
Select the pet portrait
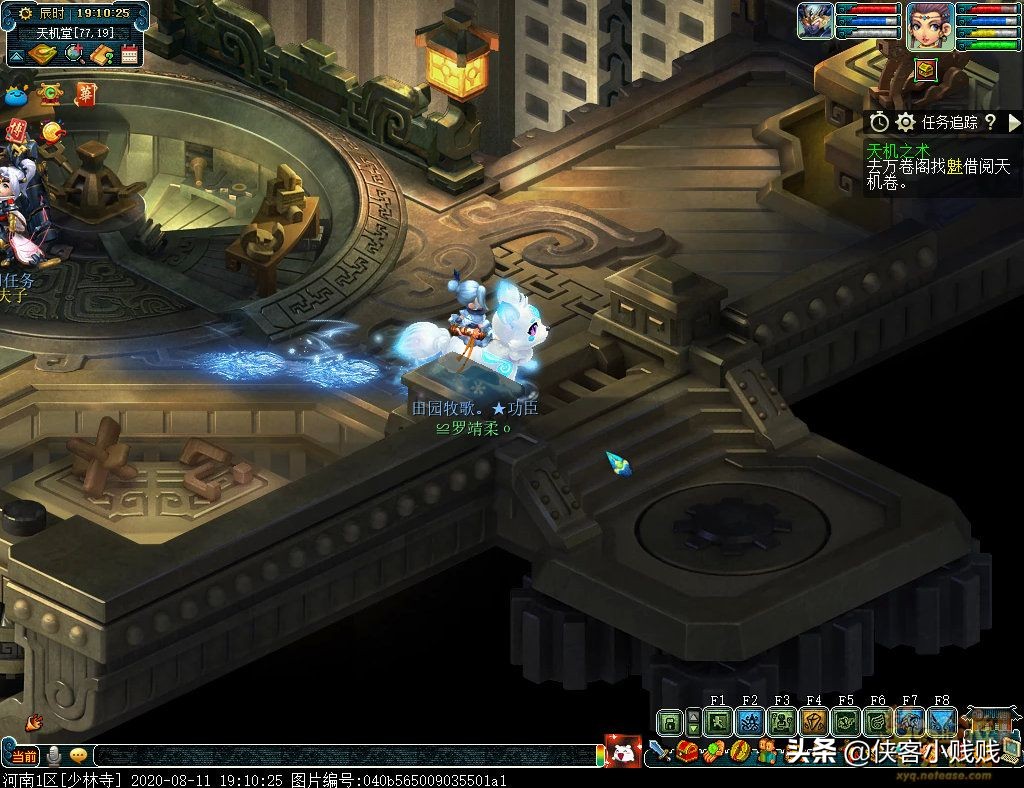[815, 22]
